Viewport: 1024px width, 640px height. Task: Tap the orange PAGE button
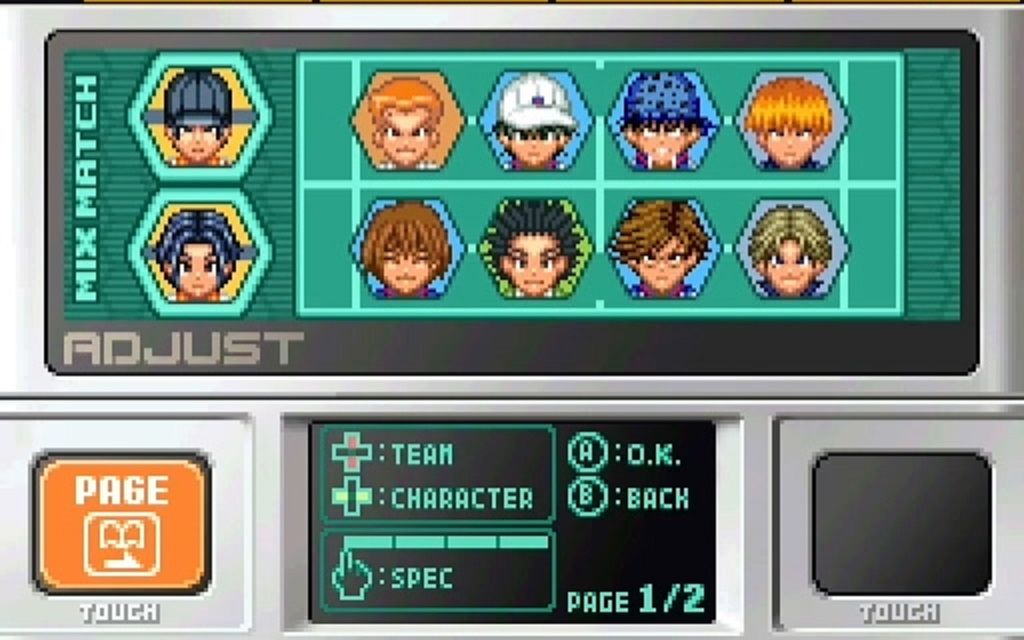[121, 522]
